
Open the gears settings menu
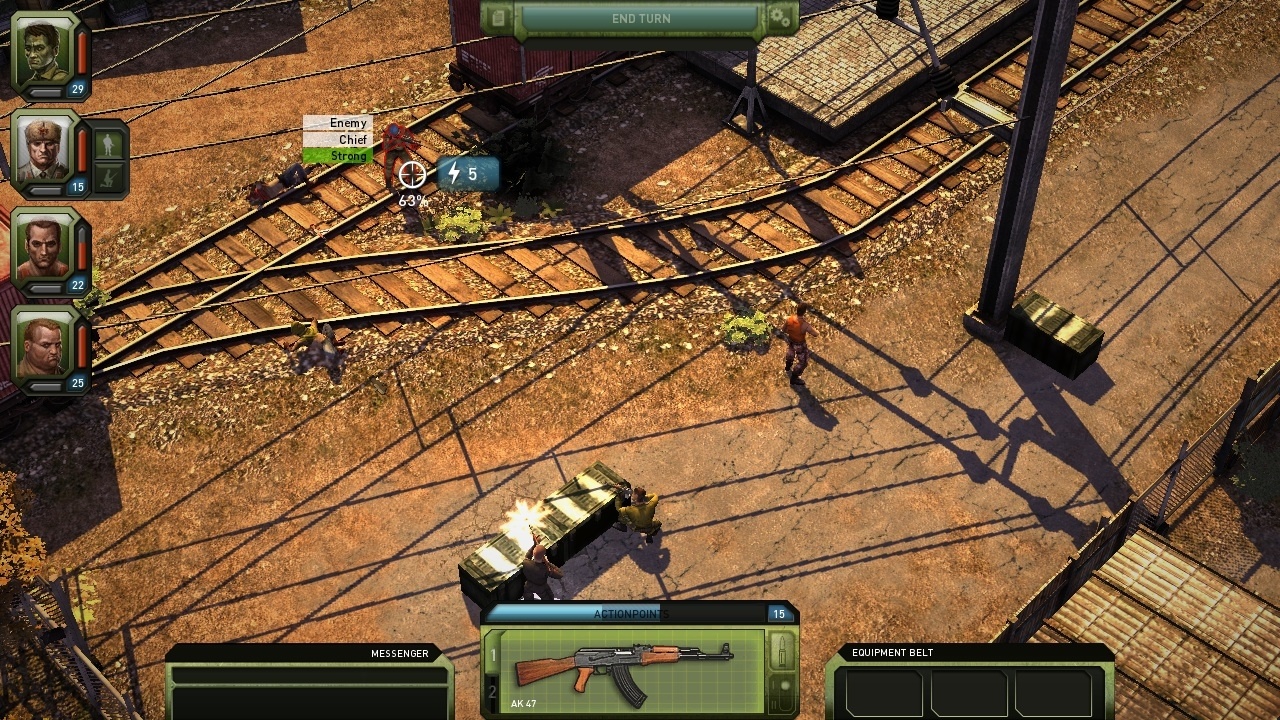pos(781,18)
